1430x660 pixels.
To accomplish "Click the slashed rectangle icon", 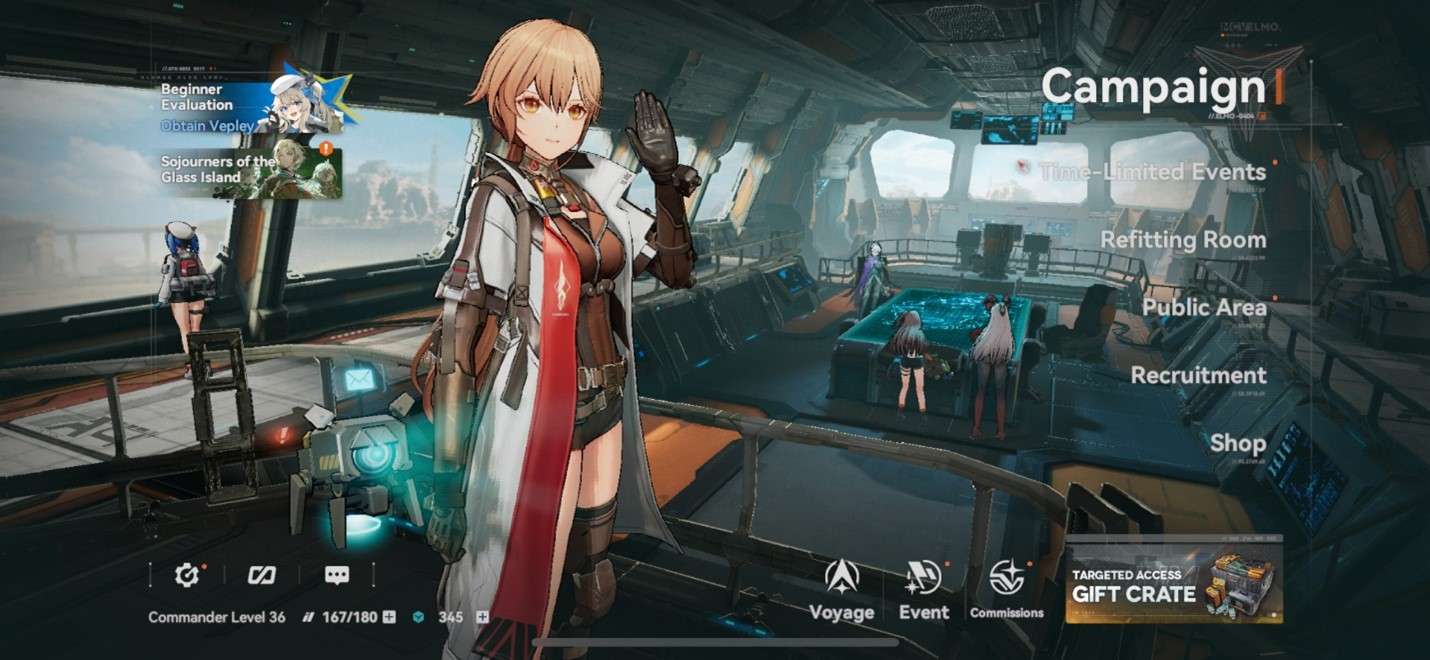I will 261,575.
